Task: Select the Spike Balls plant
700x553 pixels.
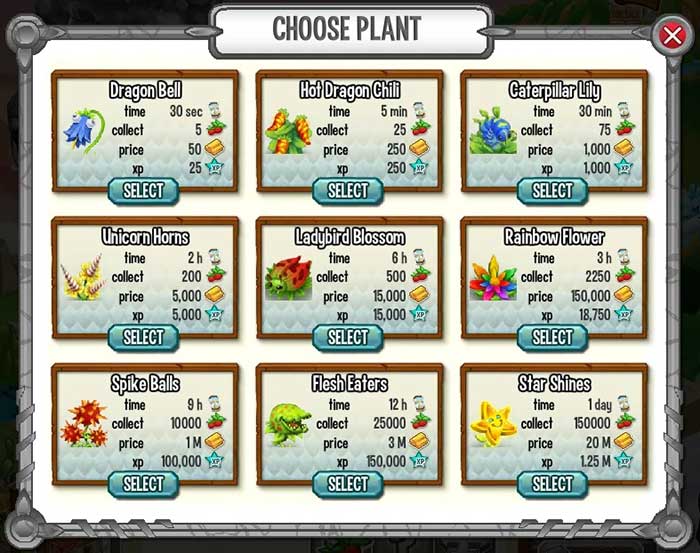Action: 143,484
